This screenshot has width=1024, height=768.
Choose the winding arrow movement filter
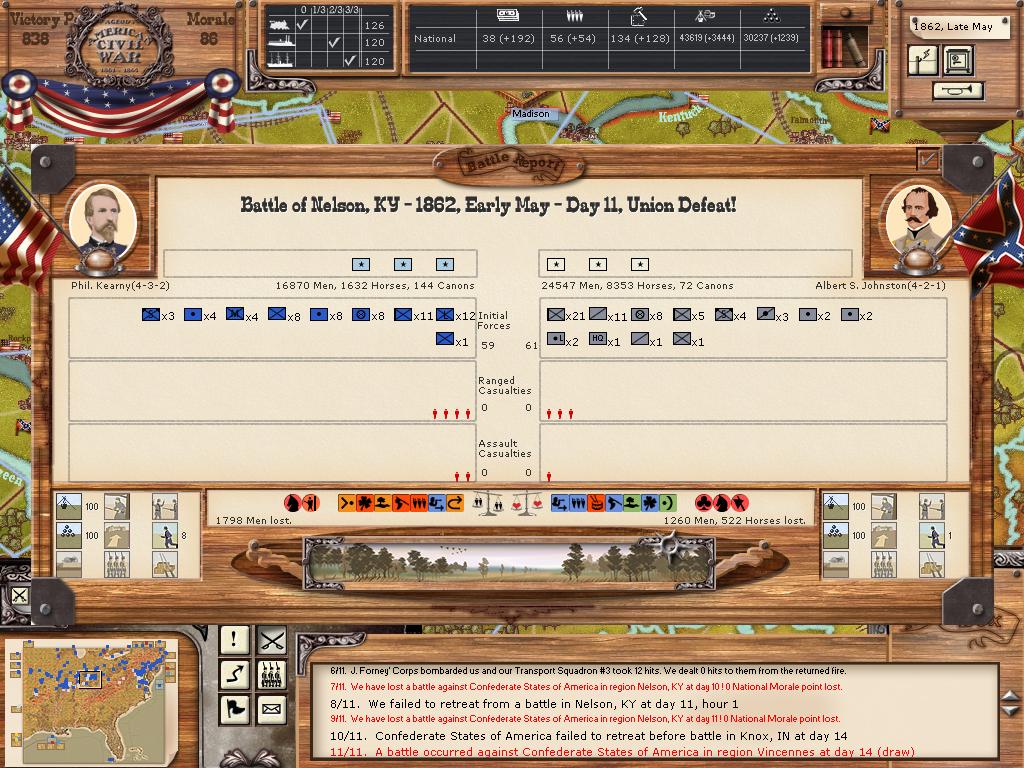coord(234,675)
